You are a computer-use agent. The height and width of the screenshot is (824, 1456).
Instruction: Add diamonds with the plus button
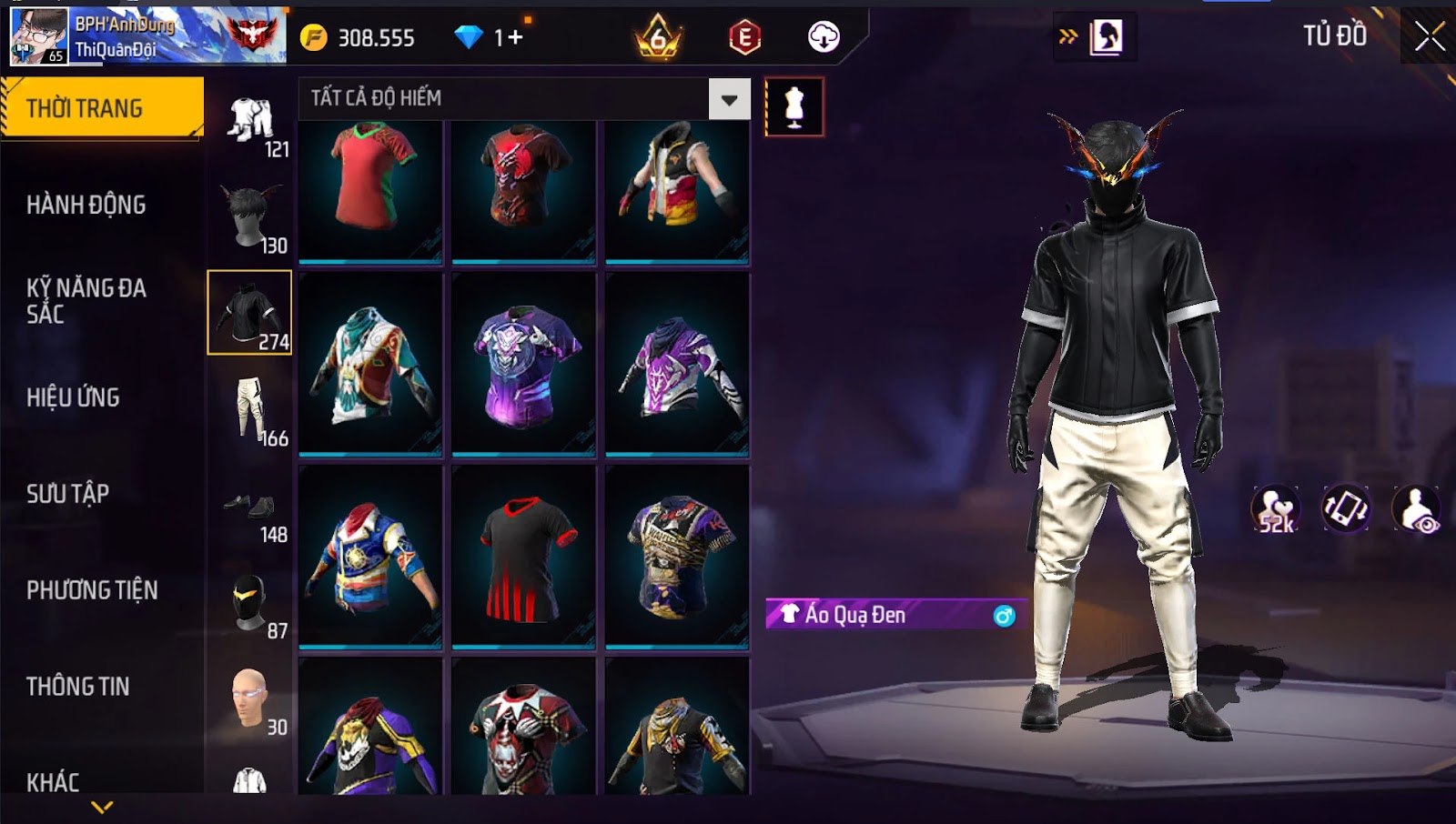point(516,37)
